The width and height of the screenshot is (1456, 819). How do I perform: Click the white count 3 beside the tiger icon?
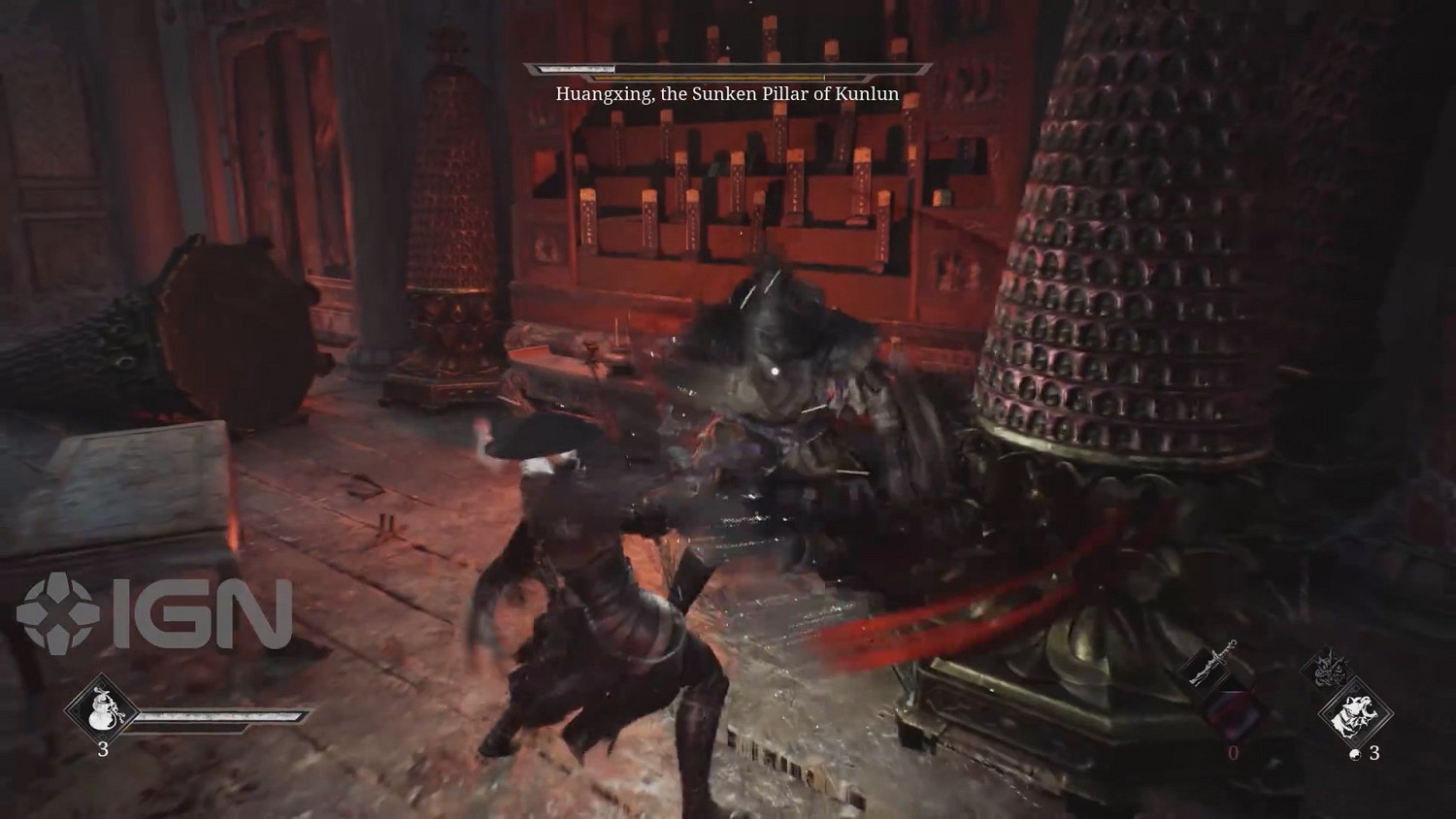(x=1374, y=754)
